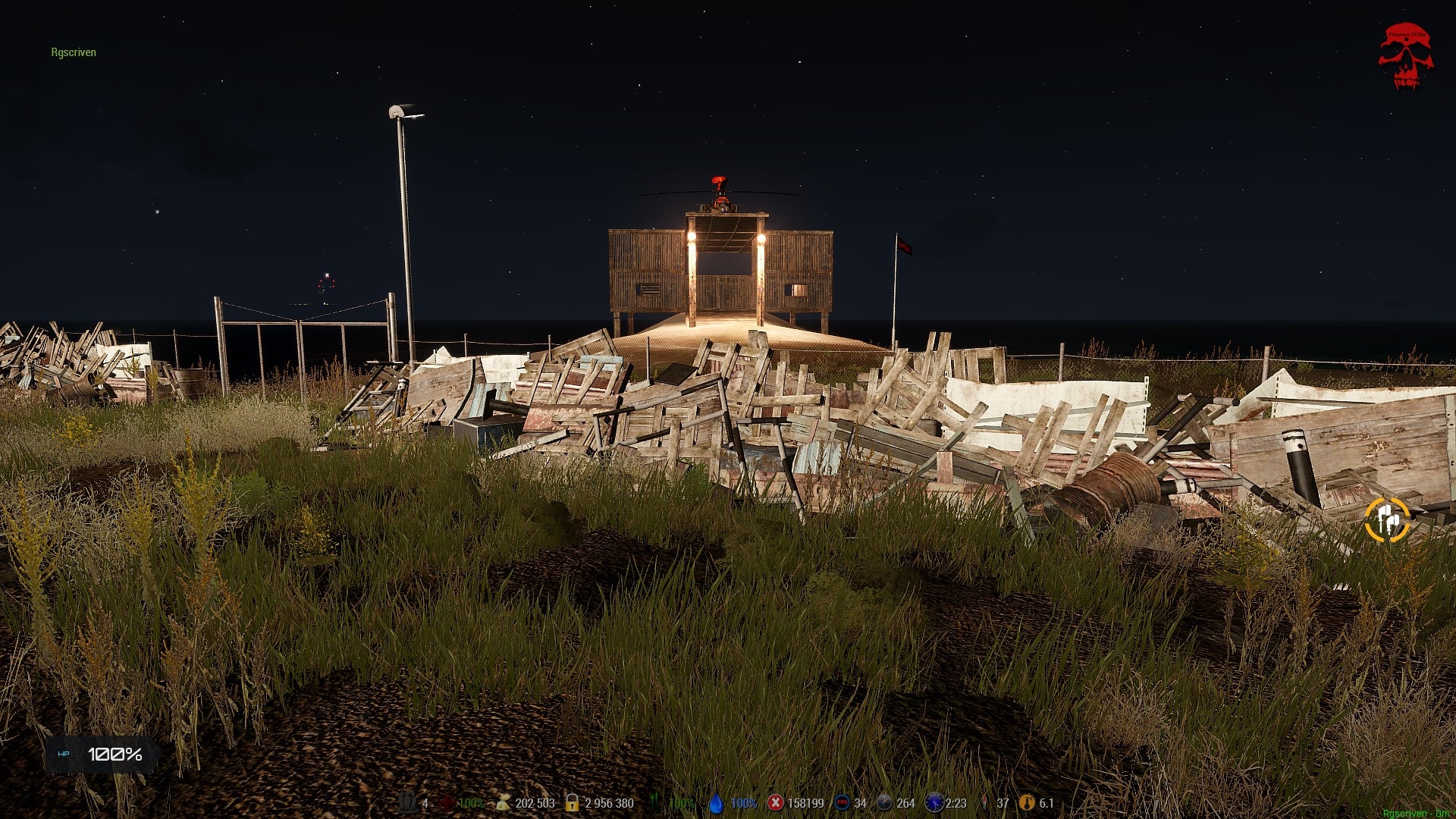Click the orange thermometer icon

1027,803
